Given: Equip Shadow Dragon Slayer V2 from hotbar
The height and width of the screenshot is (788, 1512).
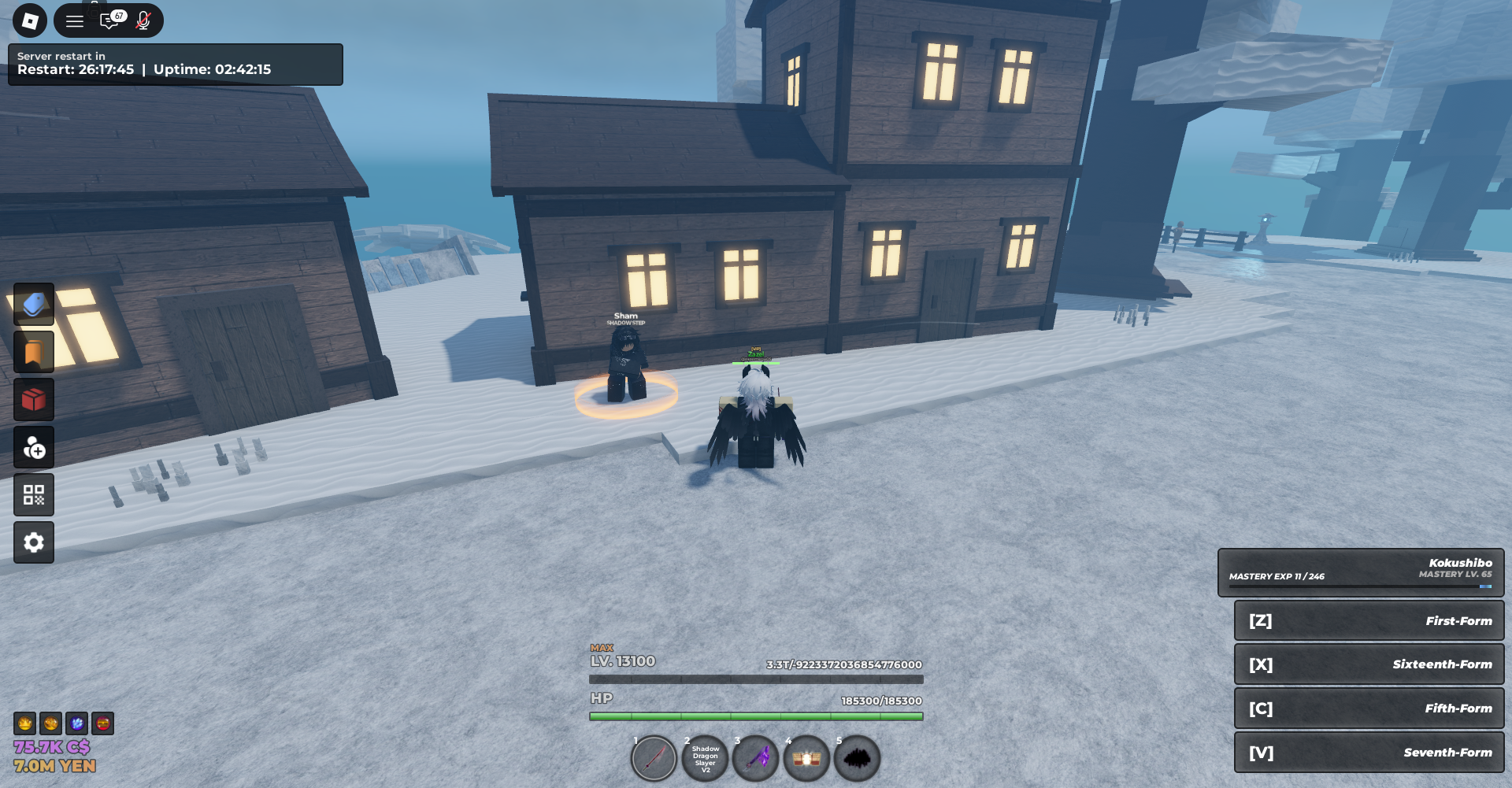Looking at the screenshot, I should [705, 759].
